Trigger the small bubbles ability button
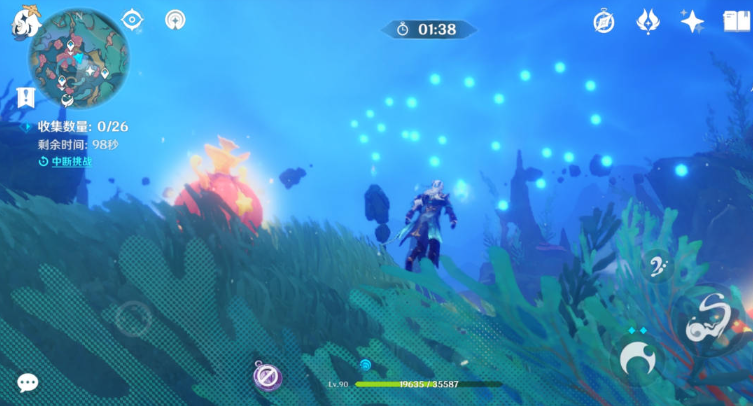 (x=657, y=266)
